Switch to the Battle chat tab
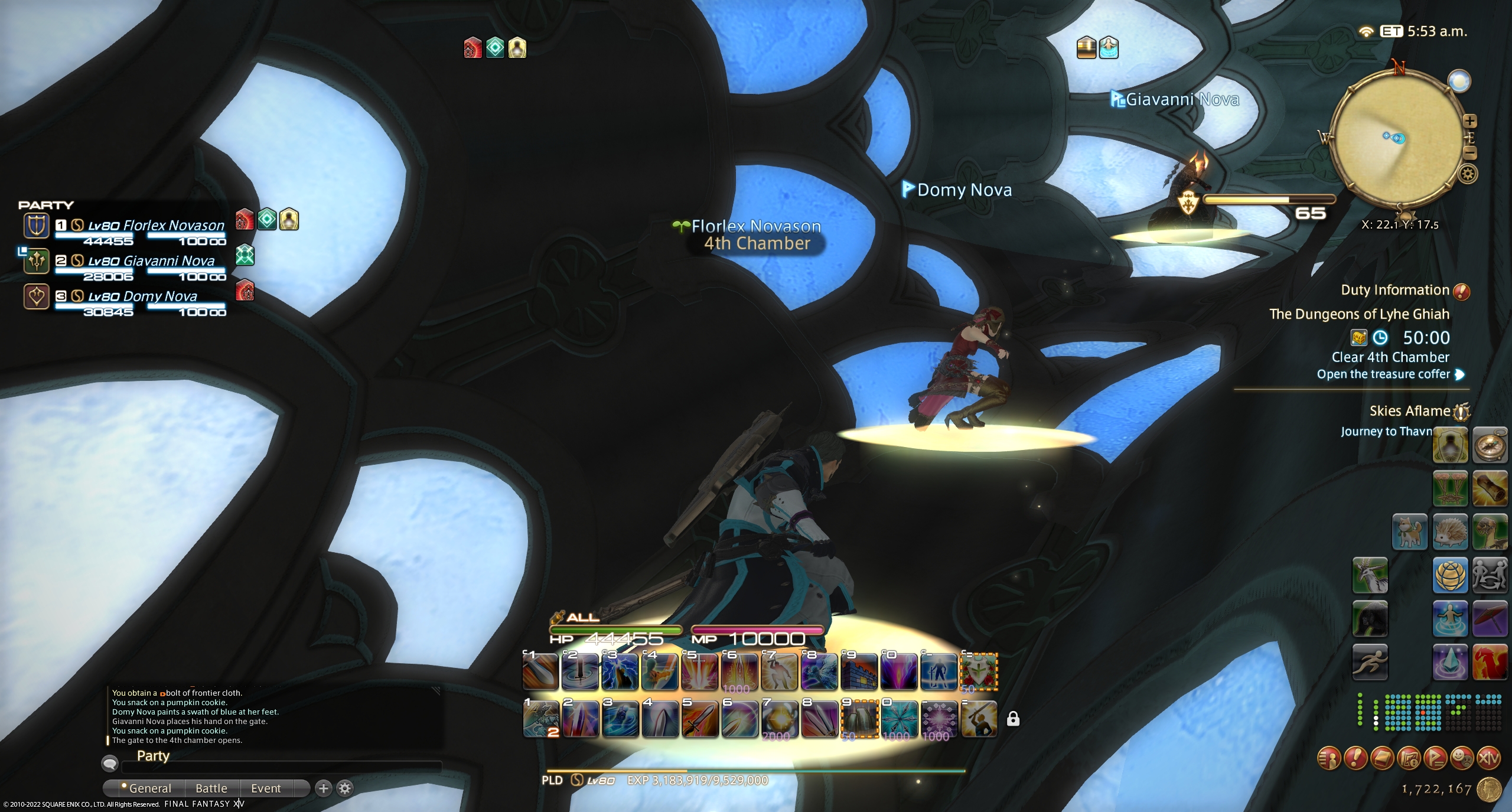The height and width of the screenshot is (812, 1512). pyautogui.click(x=211, y=788)
